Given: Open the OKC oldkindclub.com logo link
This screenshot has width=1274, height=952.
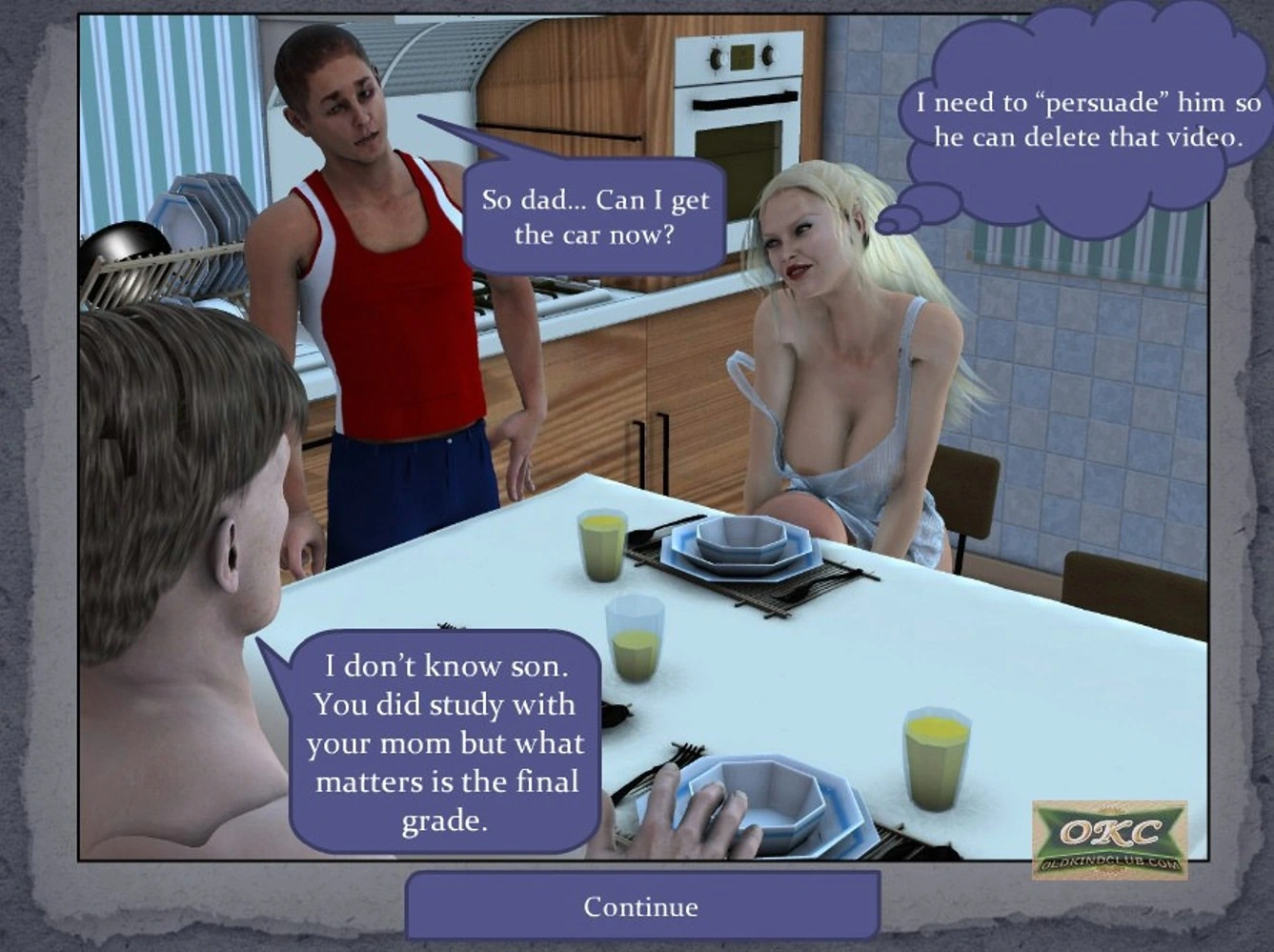Looking at the screenshot, I should tap(1109, 840).
